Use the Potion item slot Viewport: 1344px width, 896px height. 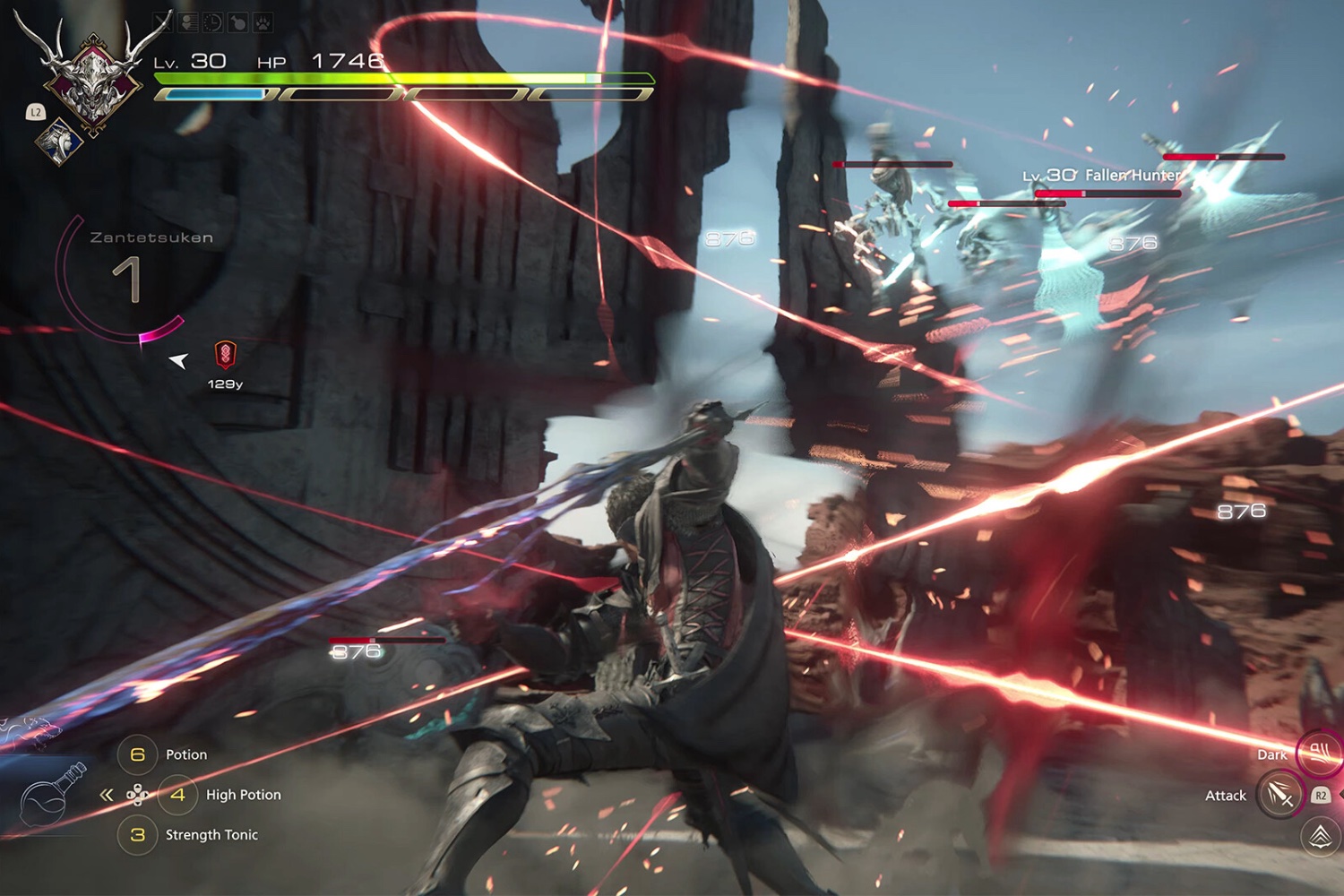[138, 754]
